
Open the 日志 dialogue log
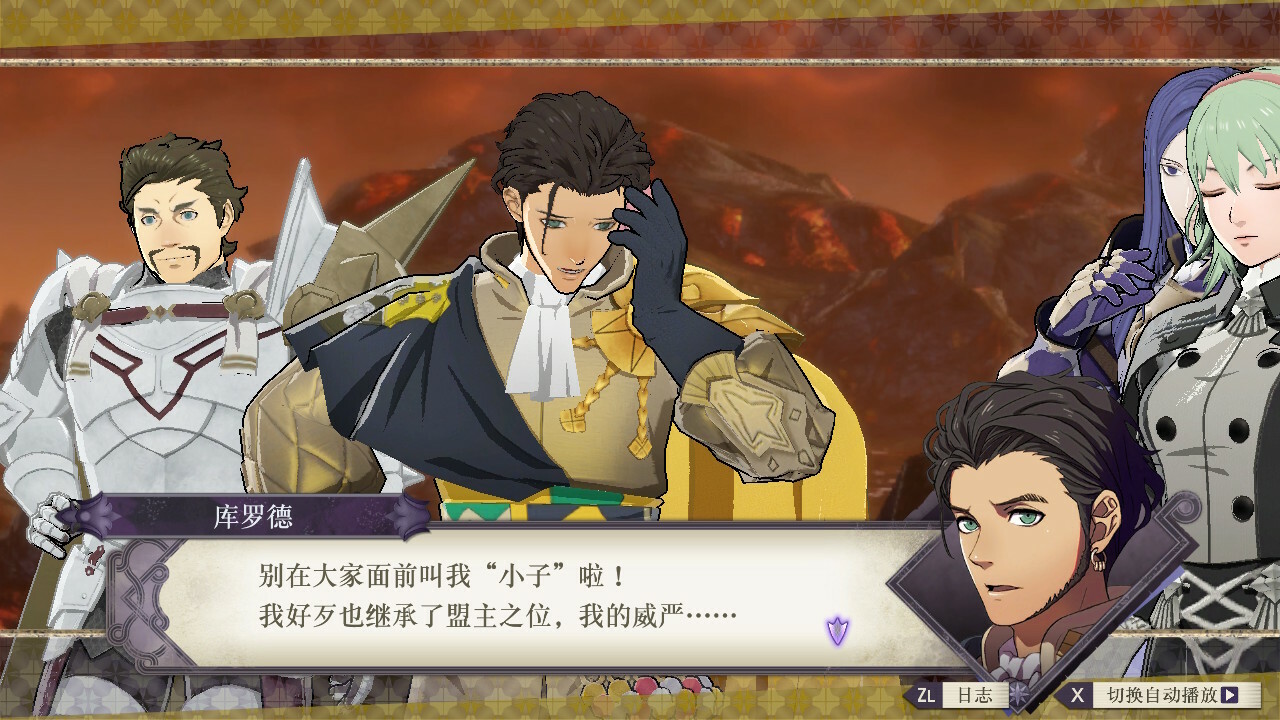pyautogui.click(x=962, y=695)
